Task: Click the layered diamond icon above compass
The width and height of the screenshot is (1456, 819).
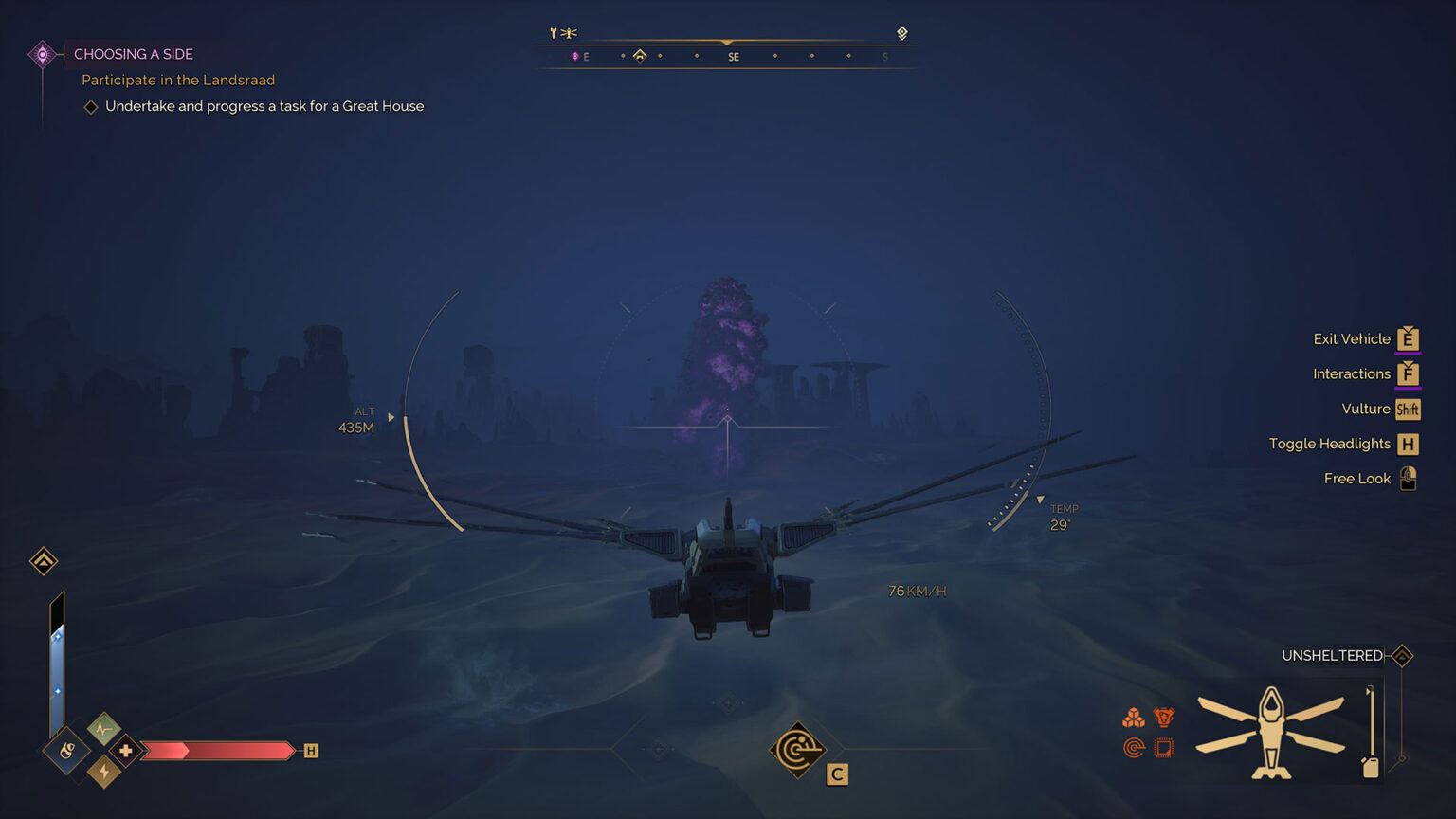Action: [902, 33]
